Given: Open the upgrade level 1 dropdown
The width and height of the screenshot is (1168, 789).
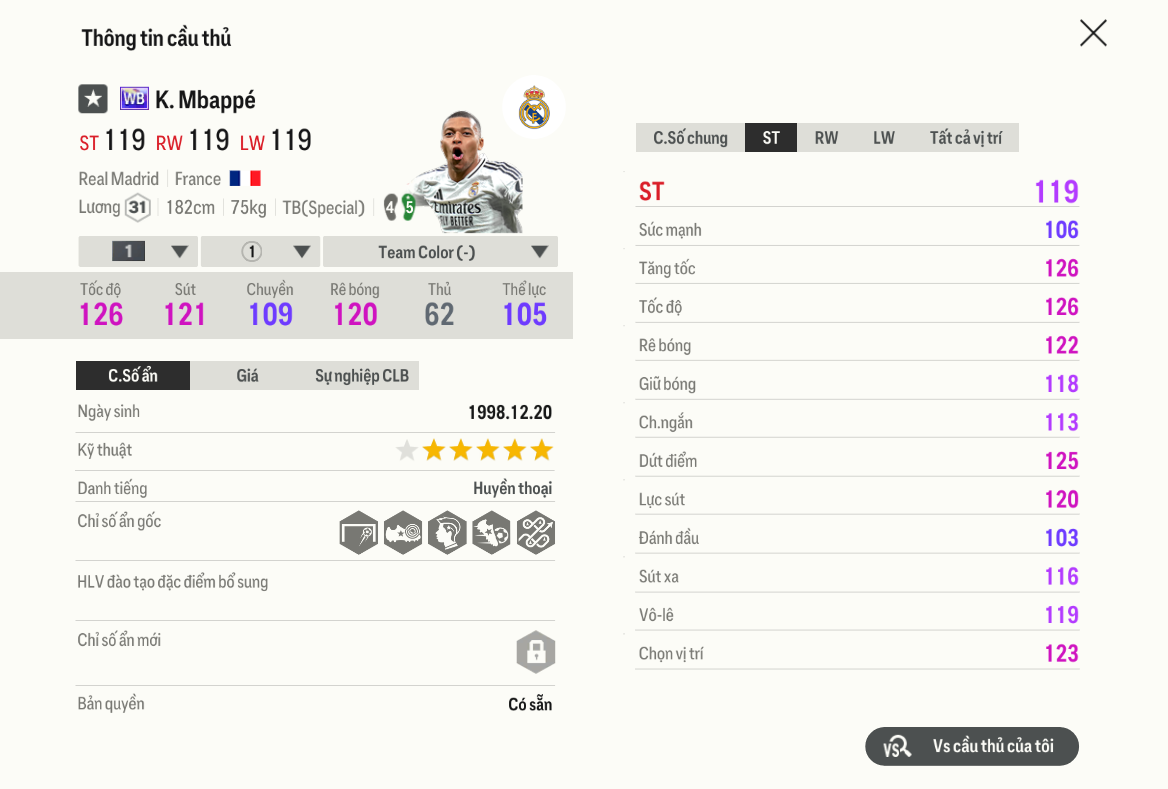Looking at the screenshot, I should tap(138, 252).
